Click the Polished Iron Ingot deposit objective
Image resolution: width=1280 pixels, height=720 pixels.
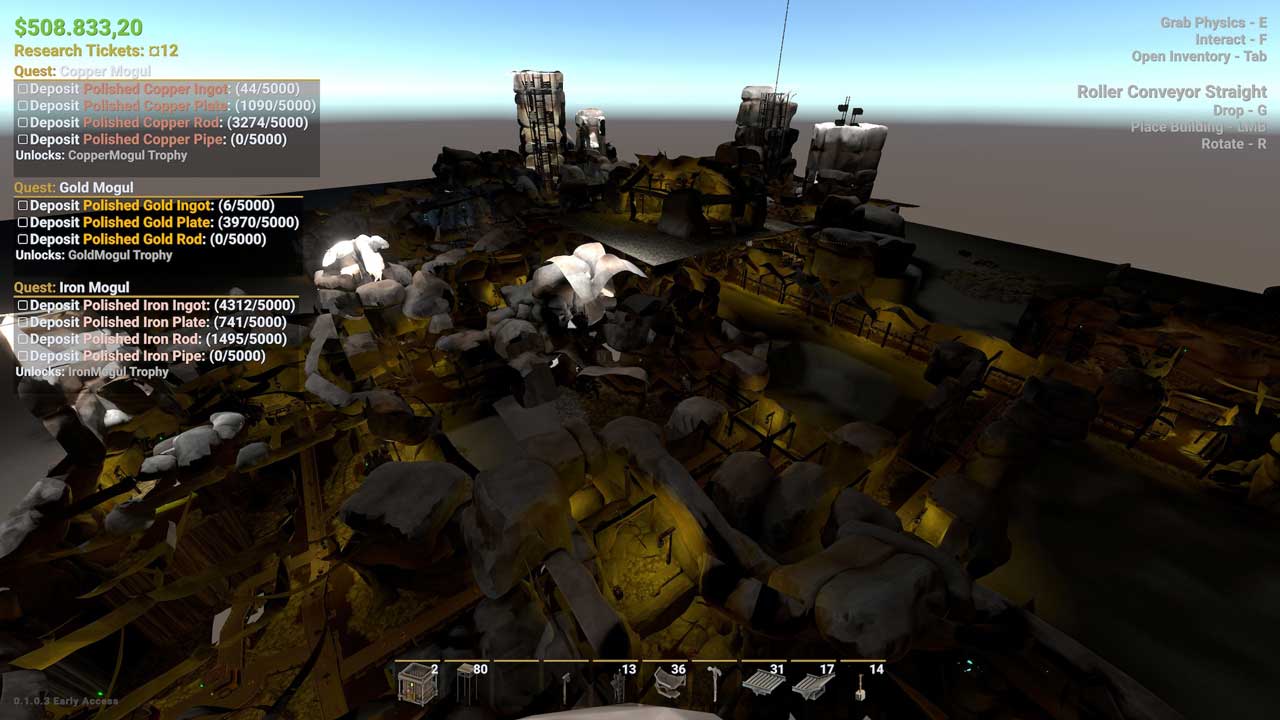(x=158, y=305)
